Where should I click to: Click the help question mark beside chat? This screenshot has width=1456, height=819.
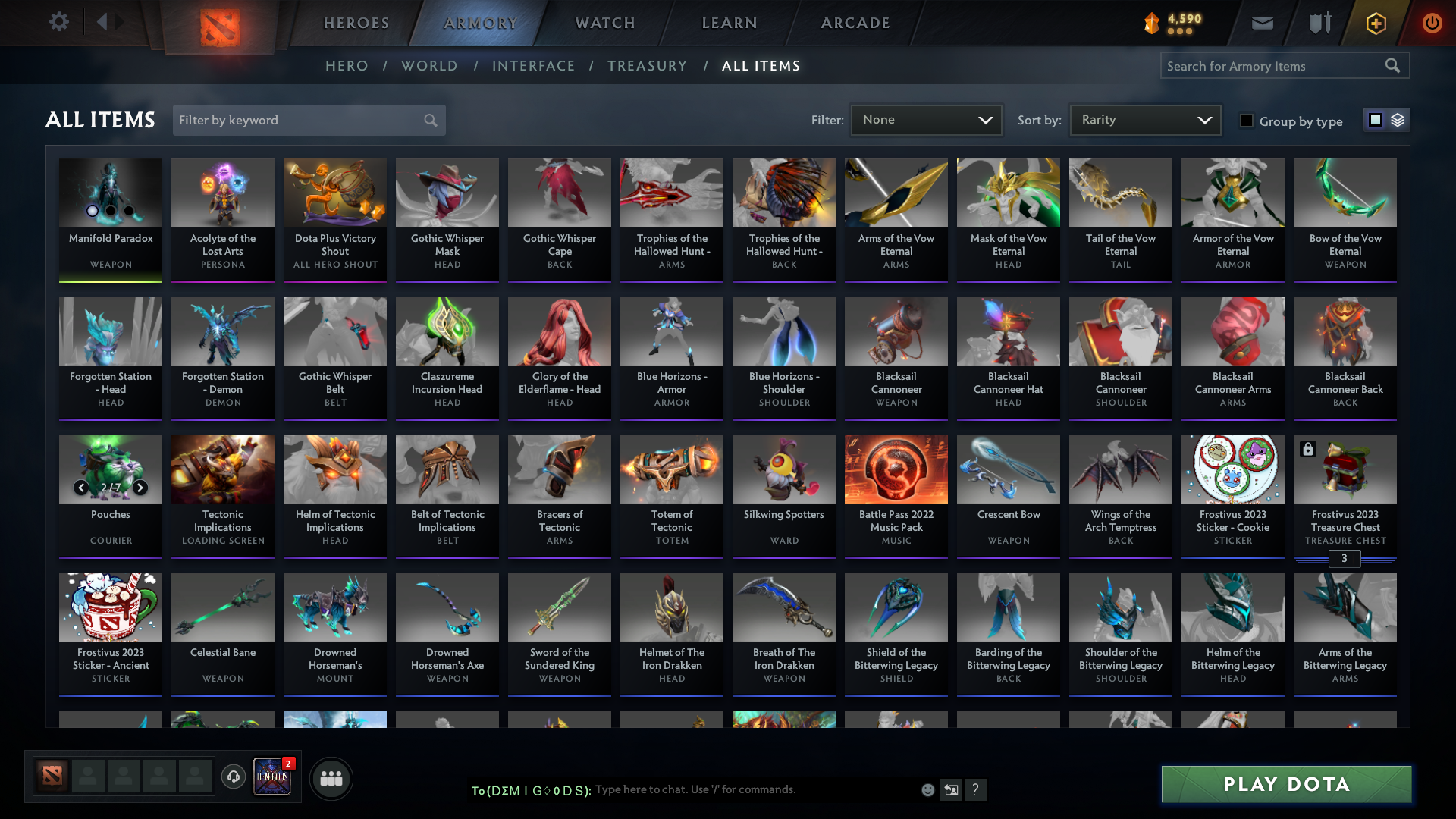(x=977, y=789)
